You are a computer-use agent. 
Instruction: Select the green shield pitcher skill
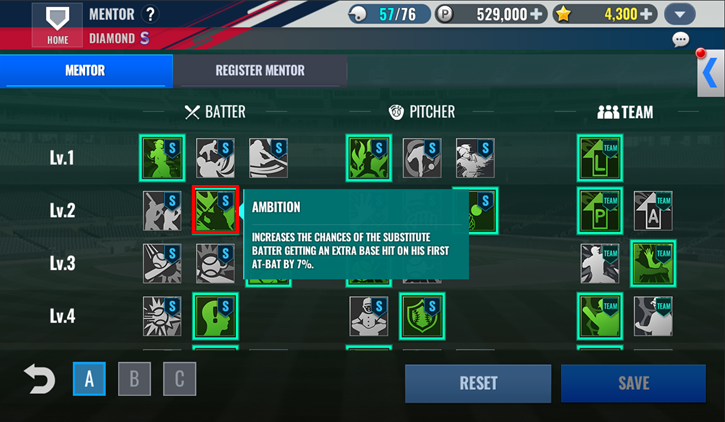[x=422, y=316]
